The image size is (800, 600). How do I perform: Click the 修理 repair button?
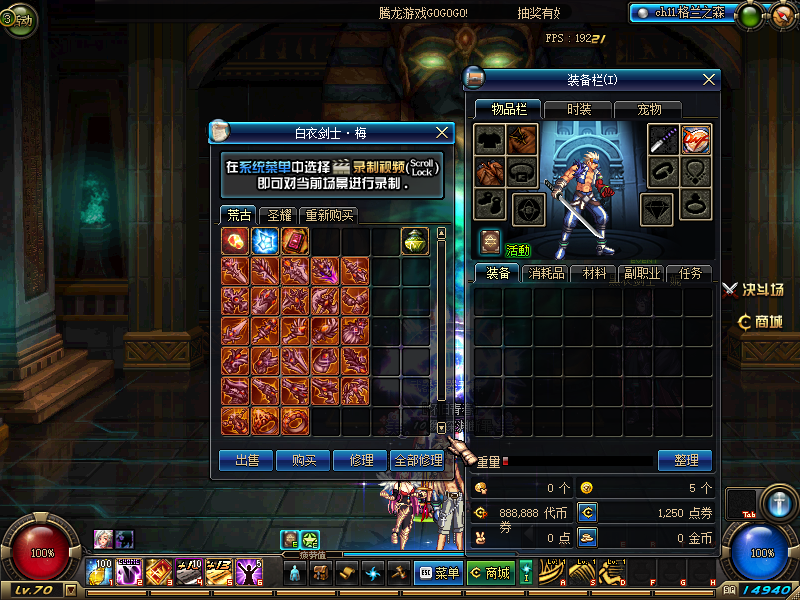(x=360, y=460)
